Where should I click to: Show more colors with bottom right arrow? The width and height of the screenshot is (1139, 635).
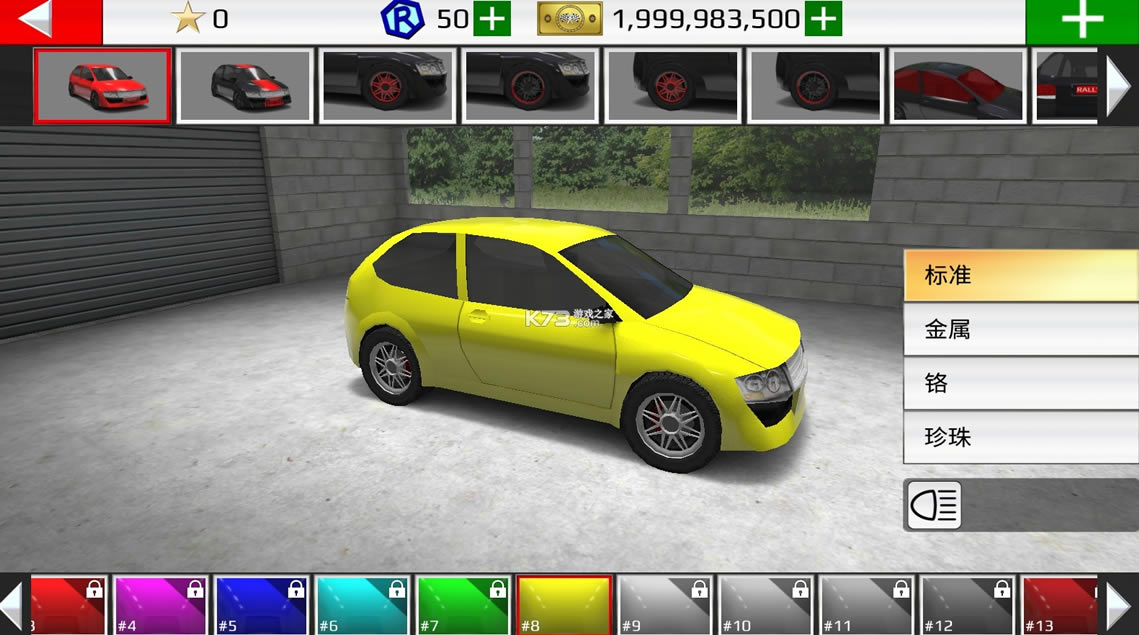(1118, 605)
